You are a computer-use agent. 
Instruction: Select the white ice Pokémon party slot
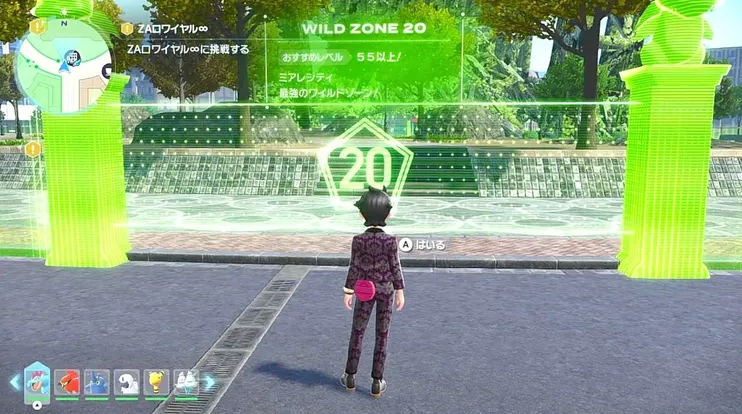tap(186, 381)
